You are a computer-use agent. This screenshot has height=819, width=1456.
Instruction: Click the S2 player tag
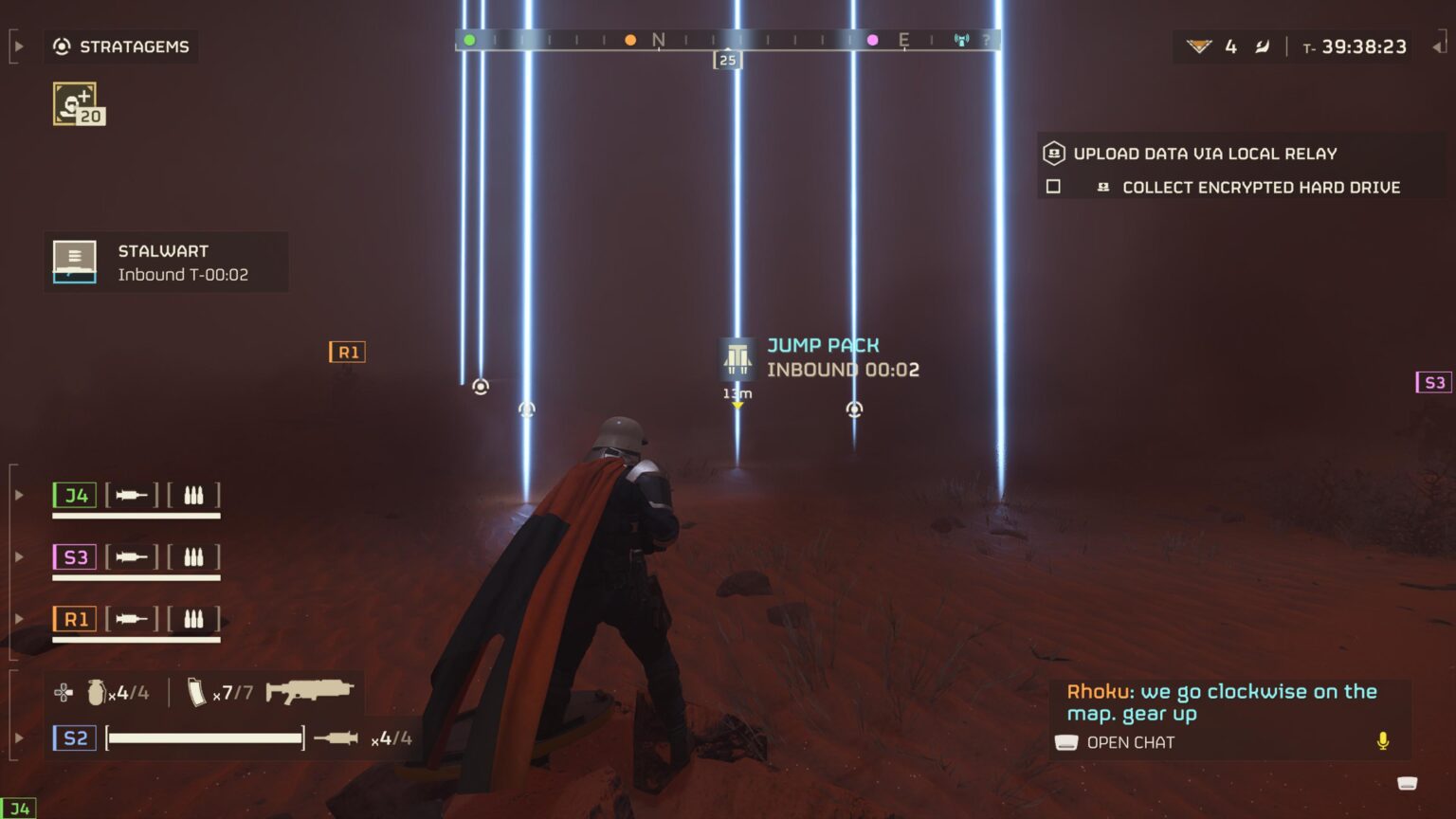(x=75, y=738)
